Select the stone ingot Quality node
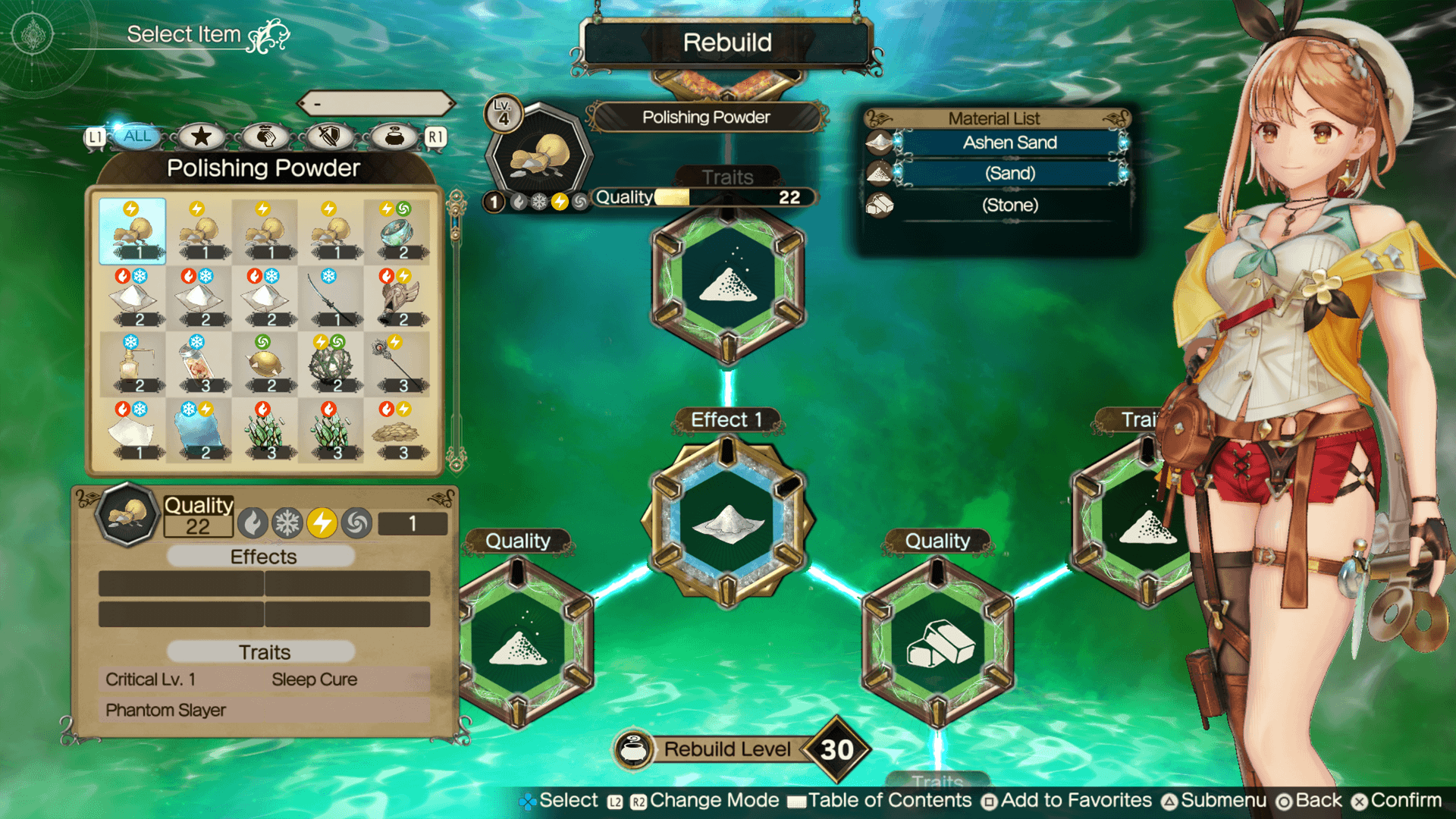Image resolution: width=1456 pixels, height=819 pixels. (x=938, y=643)
